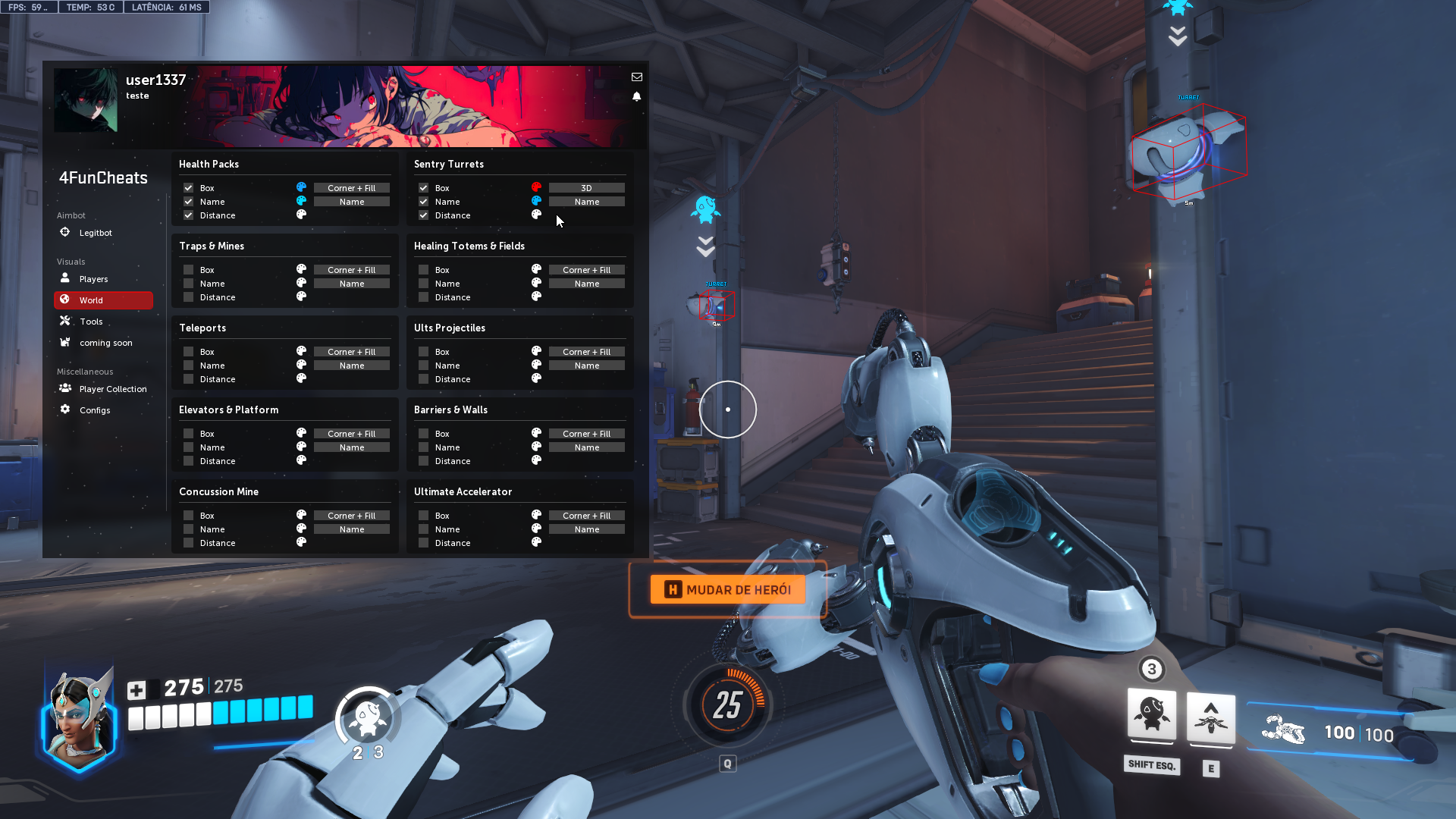Switch to the Players visuals tab
The width and height of the screenshot is (1456, 819).
coord(93,279)
